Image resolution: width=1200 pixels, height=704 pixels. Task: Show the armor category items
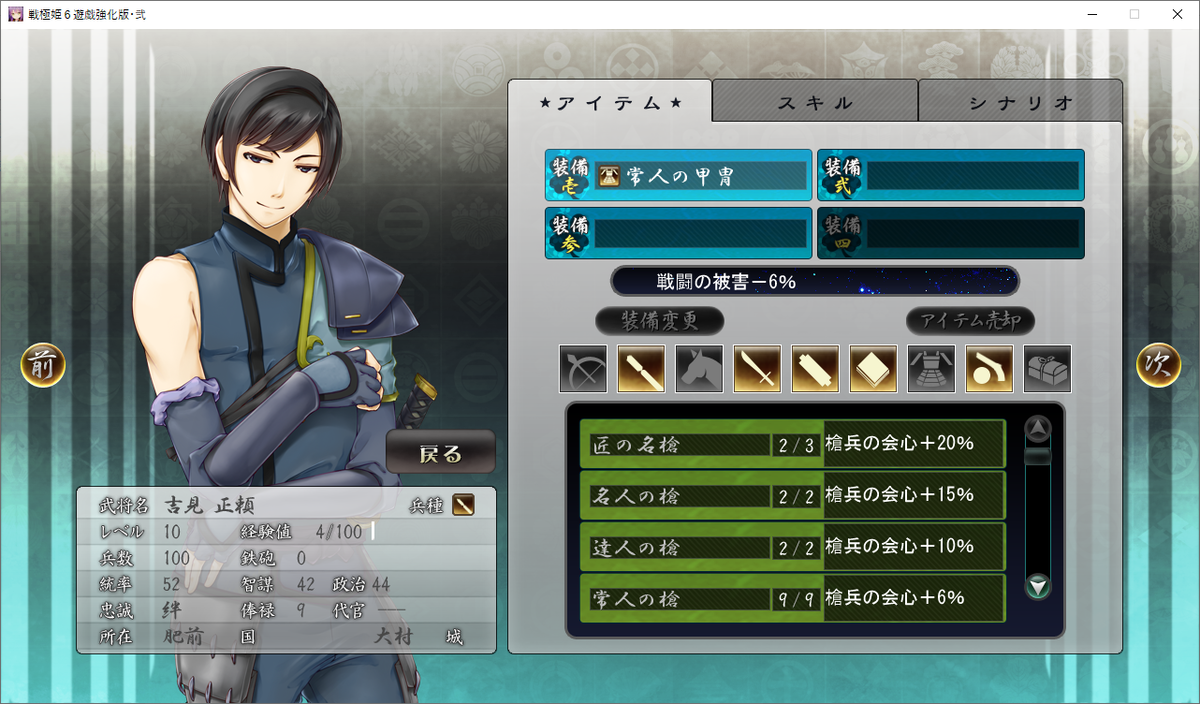click(931, 368)
